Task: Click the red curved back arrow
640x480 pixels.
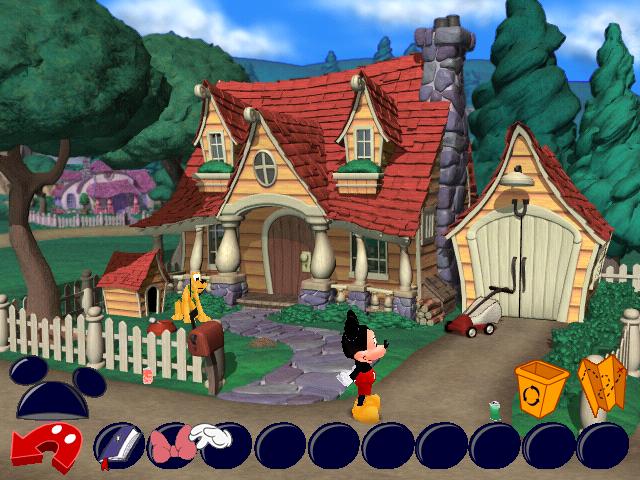Action: [47, 447]
